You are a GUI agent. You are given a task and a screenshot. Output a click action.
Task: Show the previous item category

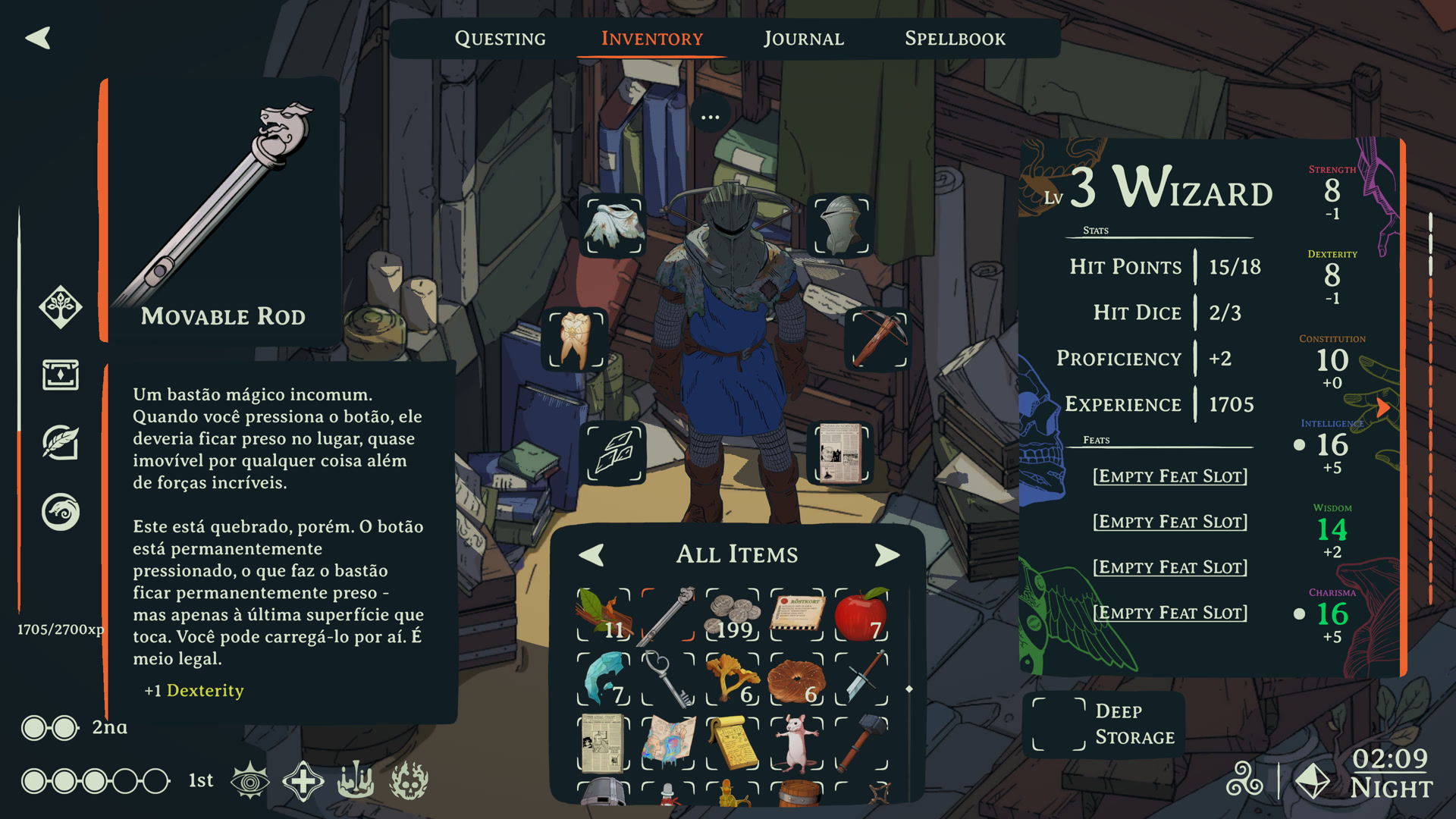click(x=591, y=555)
